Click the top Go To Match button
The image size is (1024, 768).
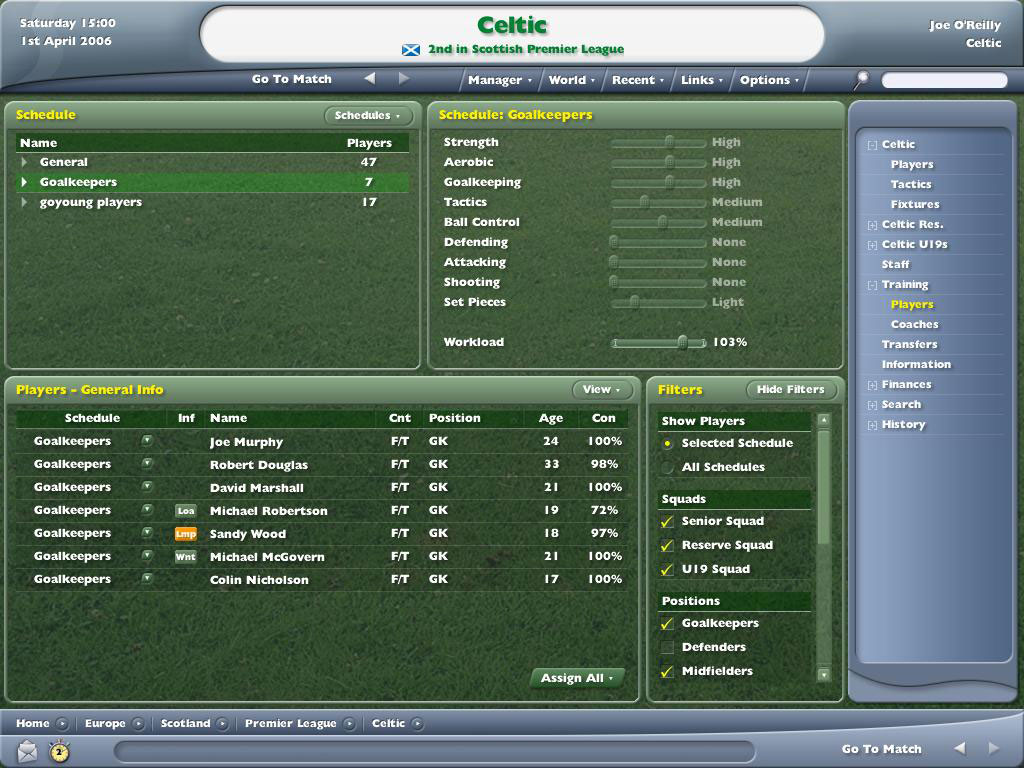click(292, 79)
